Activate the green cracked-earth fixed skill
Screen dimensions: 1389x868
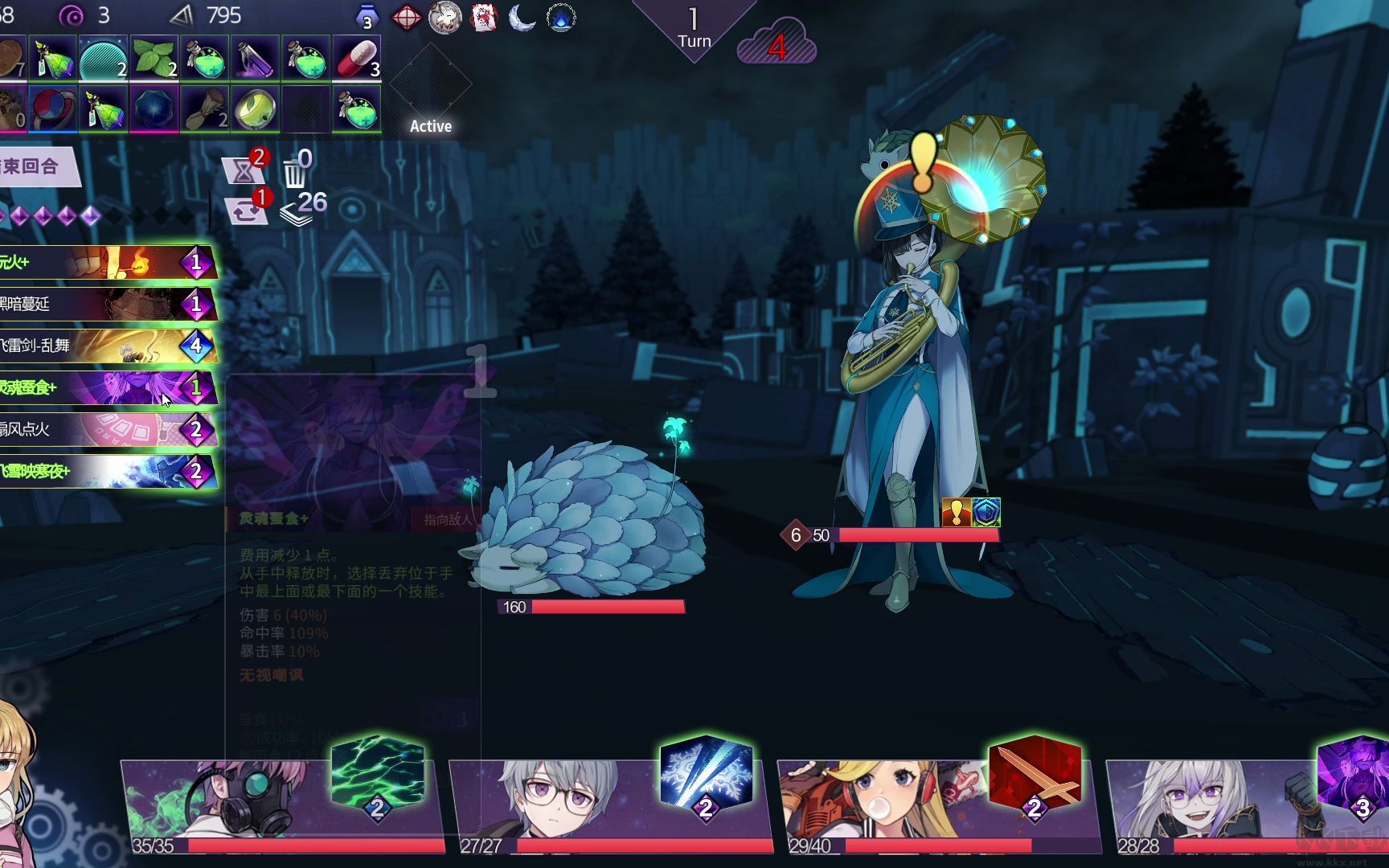377,773
